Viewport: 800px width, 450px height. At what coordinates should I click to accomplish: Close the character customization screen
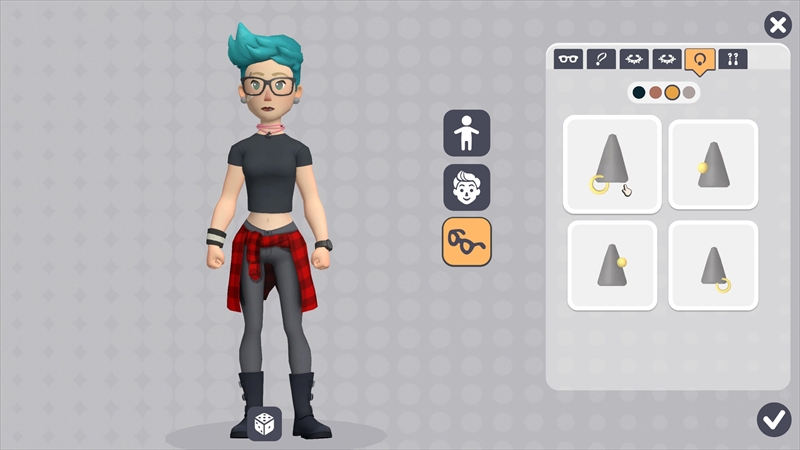777,26
